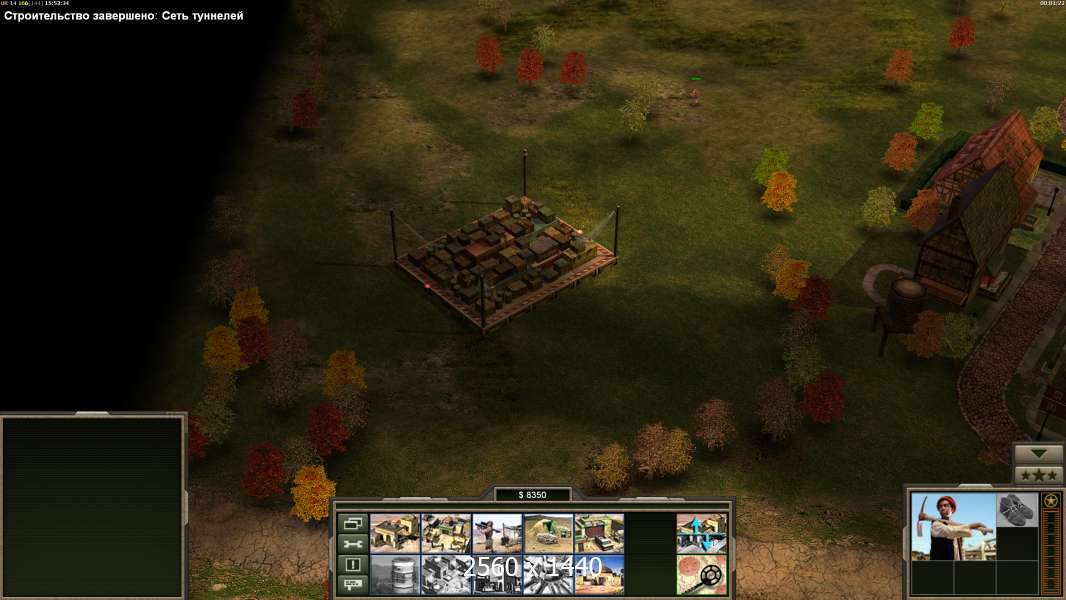1066x600 pixels.
Task: Open the three-star Generals powers button
Action: click(x=1038, y=475)
